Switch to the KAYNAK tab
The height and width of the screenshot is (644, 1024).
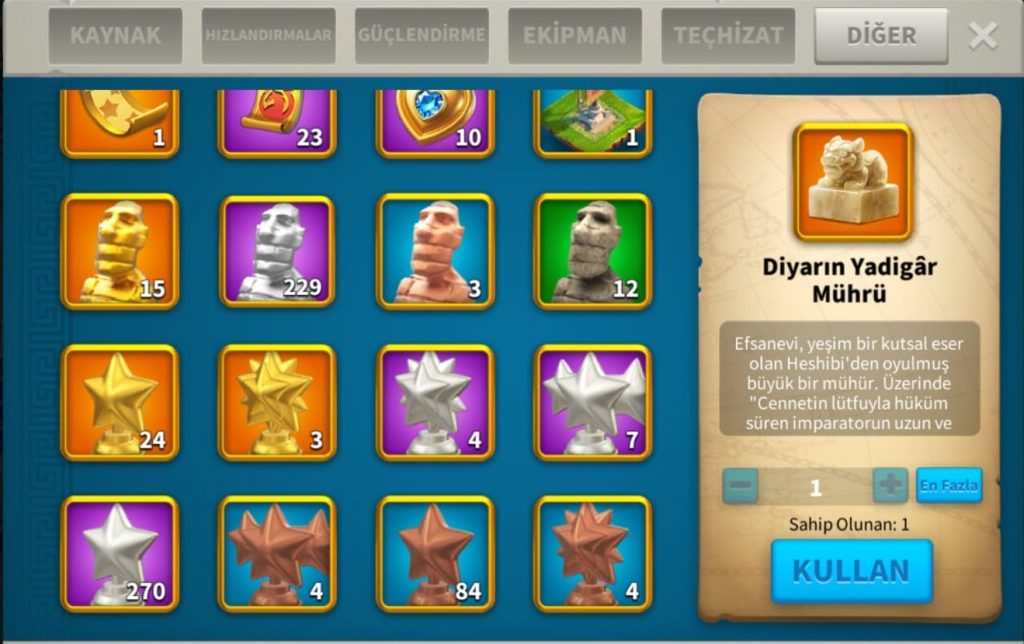(x=115, y=36)
